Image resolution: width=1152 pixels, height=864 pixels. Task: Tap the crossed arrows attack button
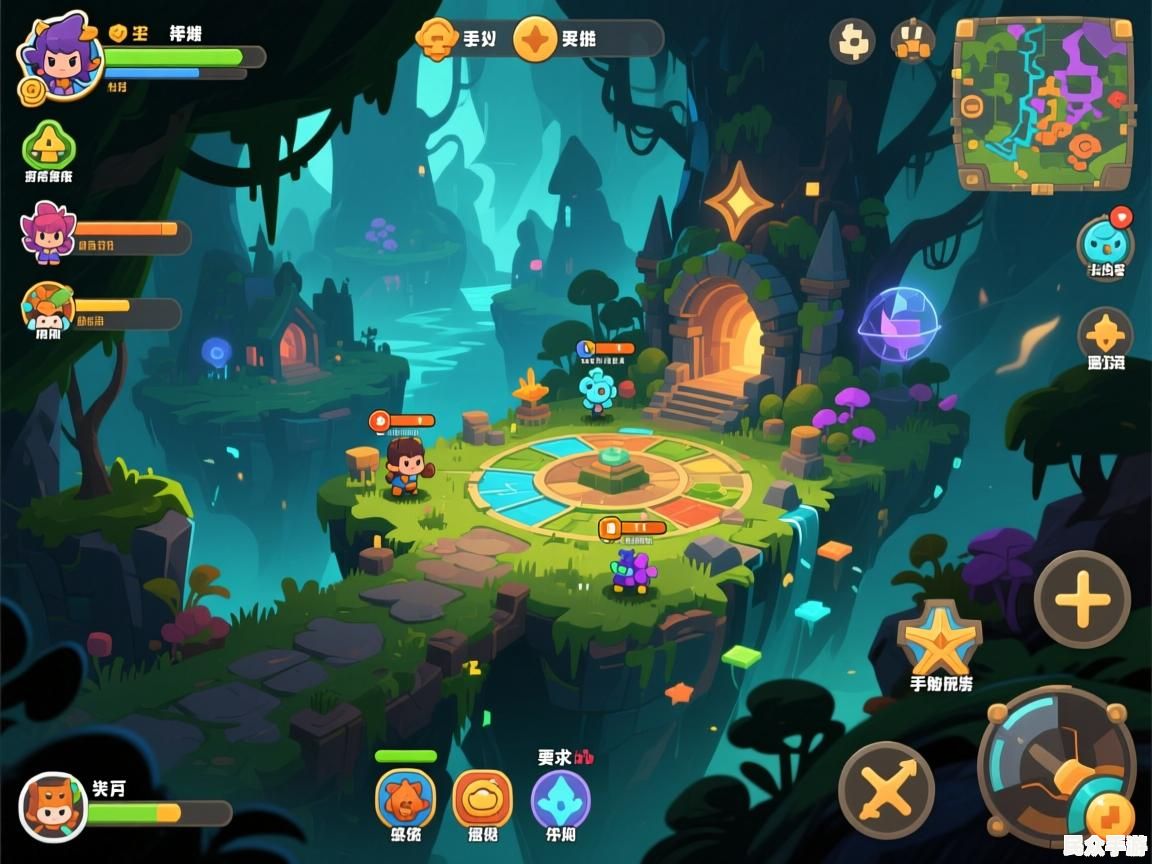[x=886, y=790]
